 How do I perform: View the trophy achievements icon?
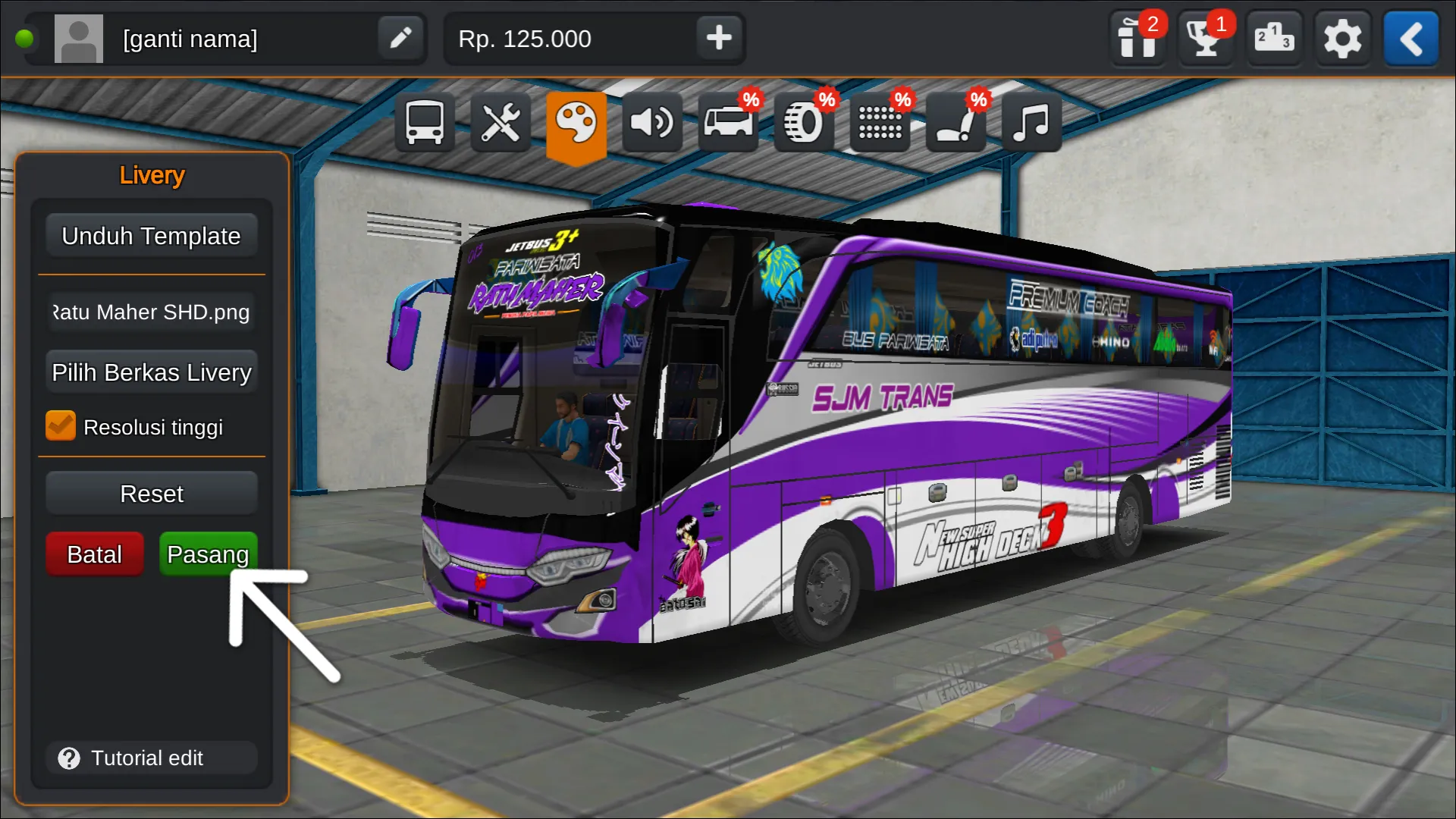[1205, 39]
